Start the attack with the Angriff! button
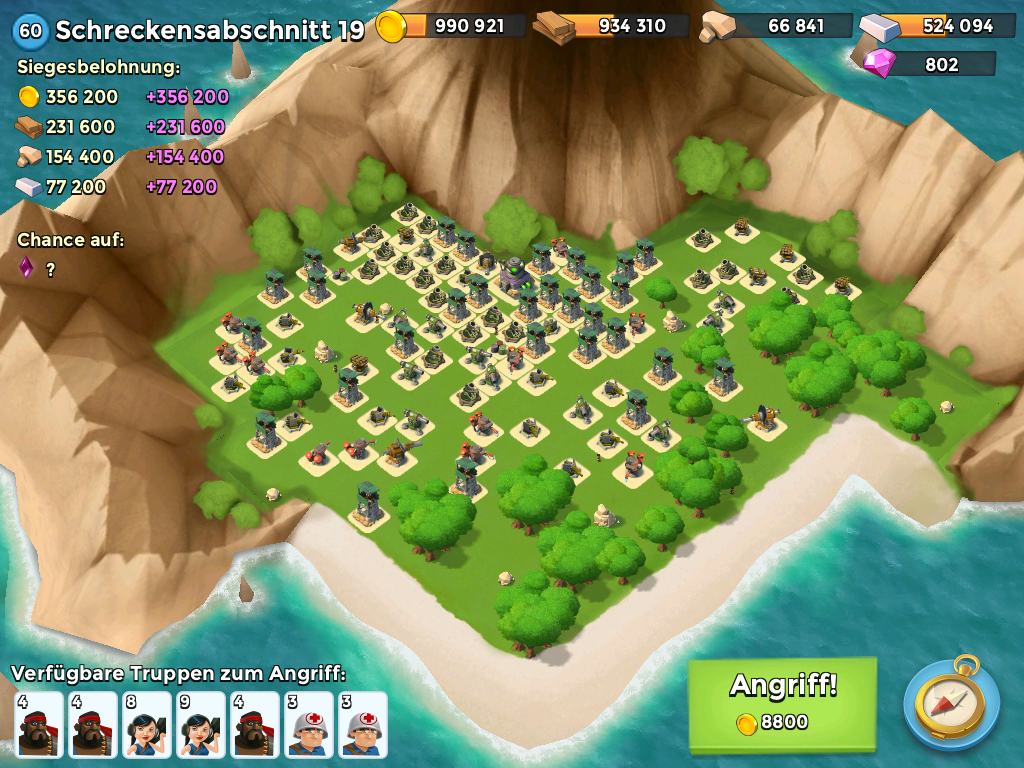The width and height of the screenshot is (1024, 768). tap(782, 703)
